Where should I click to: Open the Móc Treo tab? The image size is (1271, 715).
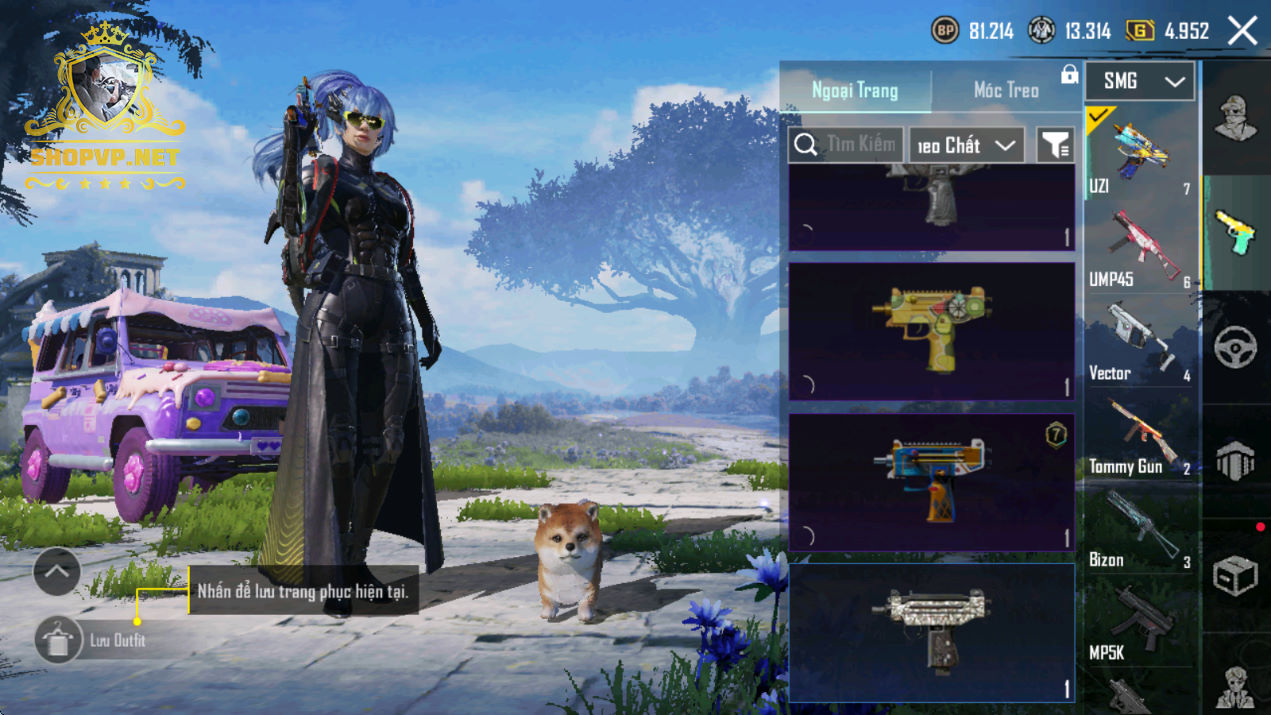pyautogui.click(x=1006, y=90)
